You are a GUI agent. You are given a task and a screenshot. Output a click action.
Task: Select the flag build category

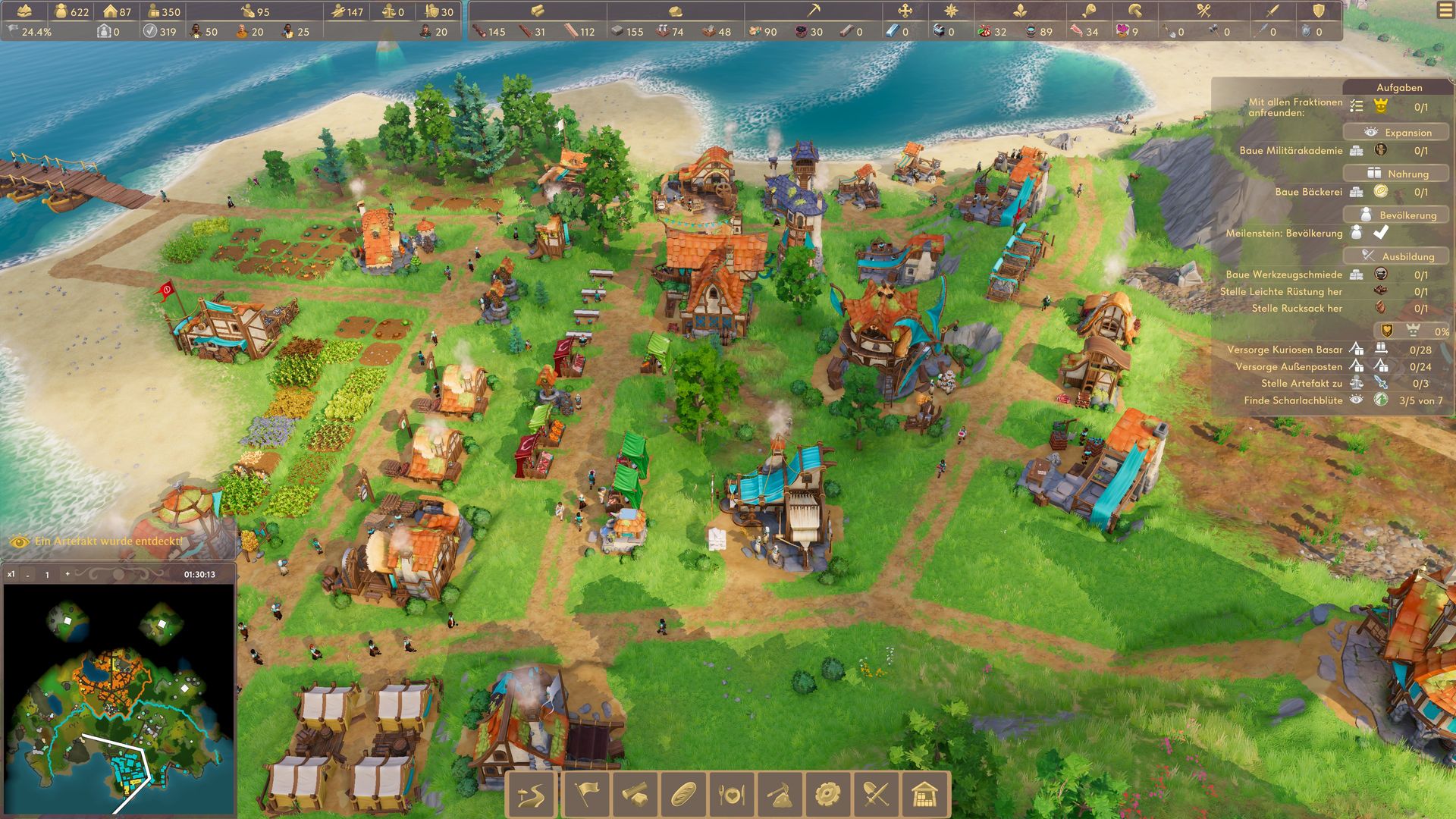click(585, 795)
